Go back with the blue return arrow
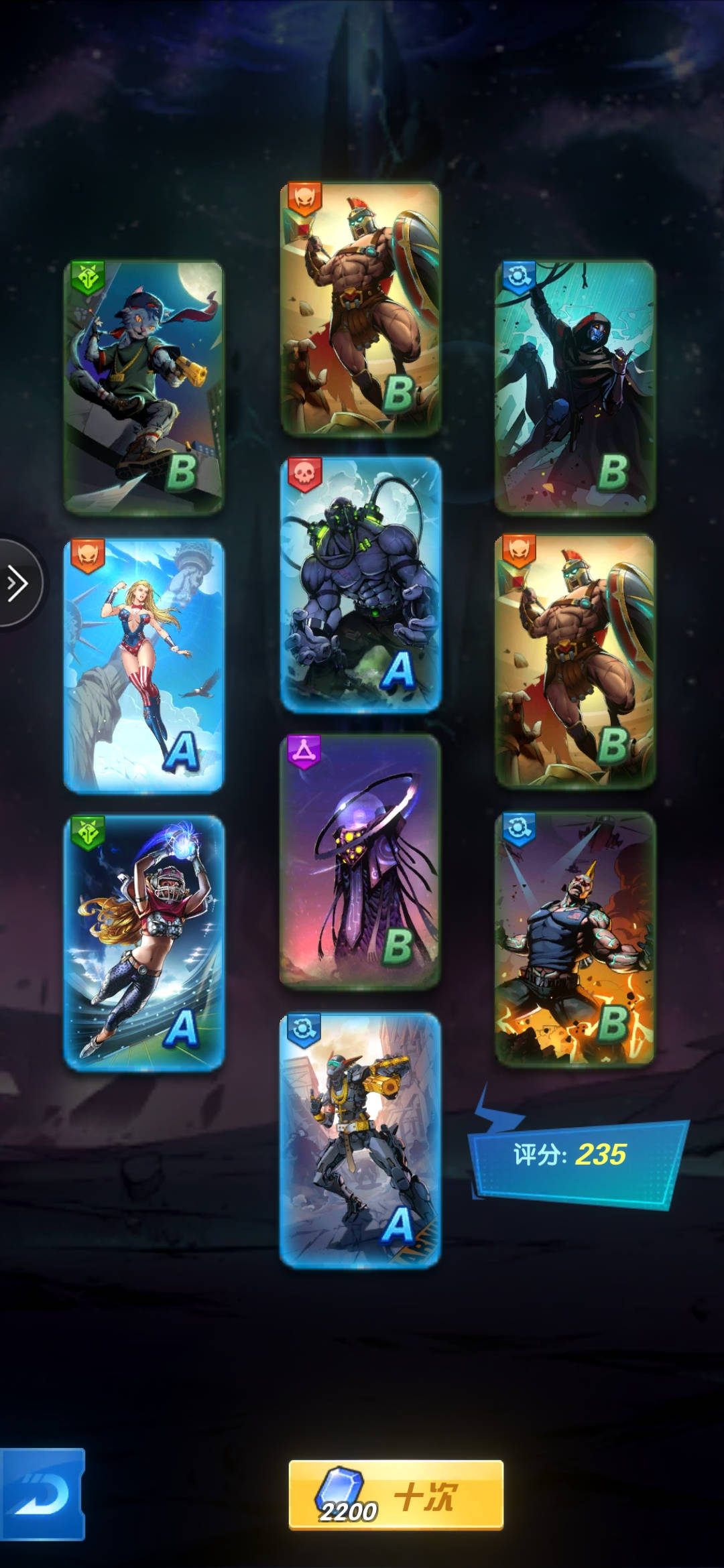 tap(42, 1494)
